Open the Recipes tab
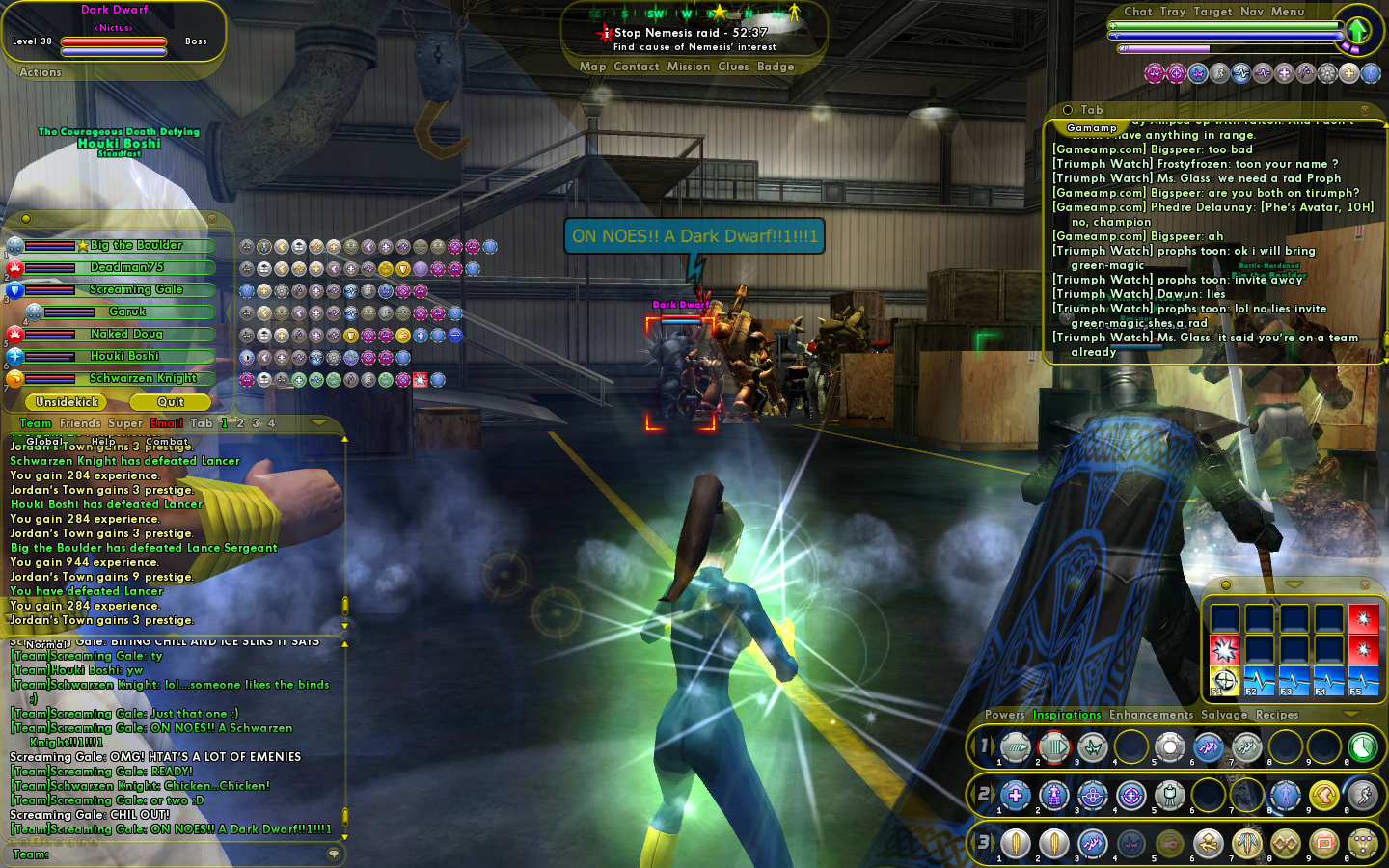The width and height of the screenshot is (1389, 868). coord(1277,715)
